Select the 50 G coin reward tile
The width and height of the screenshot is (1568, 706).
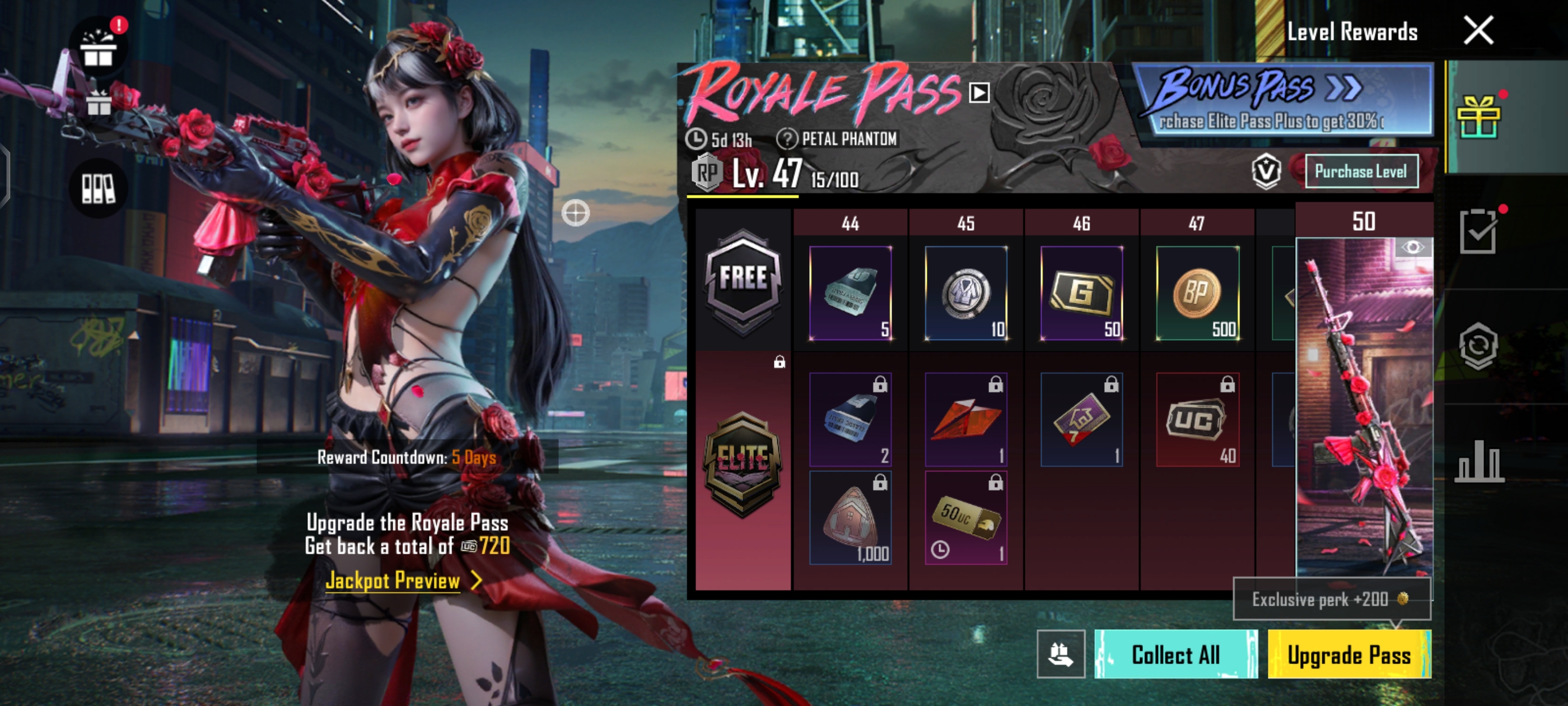pos(1082,294)
